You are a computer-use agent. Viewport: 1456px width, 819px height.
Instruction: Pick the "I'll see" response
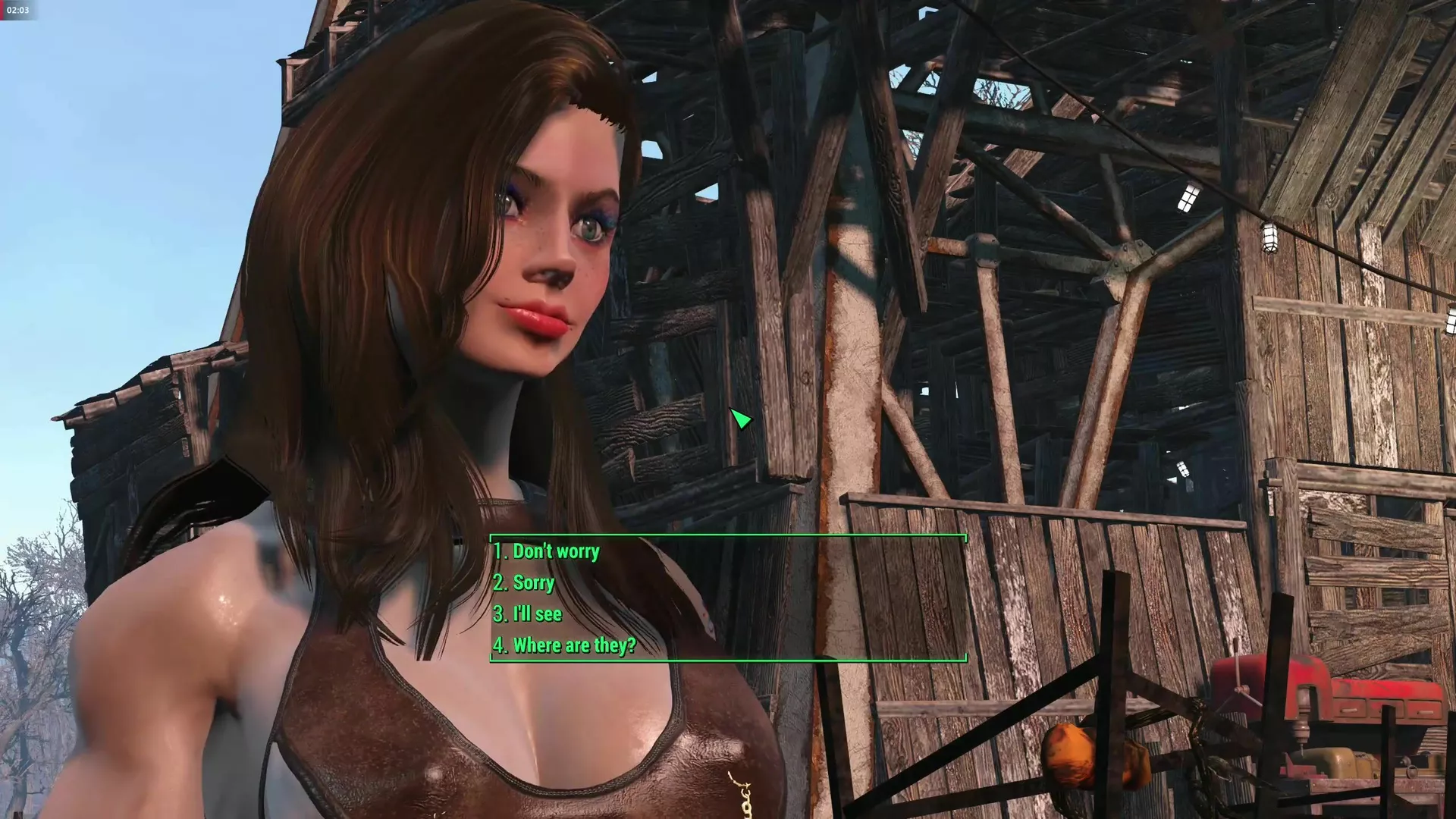(529, 613)
